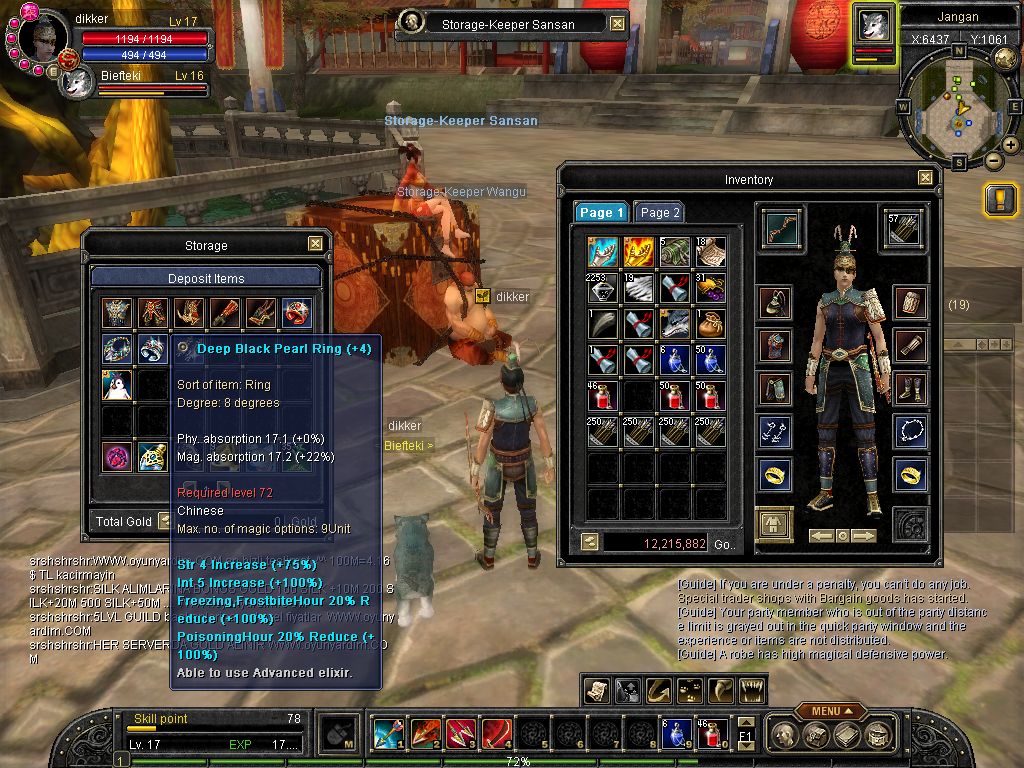This screenshot has width=1024, height=768.
Task: Close the Inventory window
Action: pos(925,178)
